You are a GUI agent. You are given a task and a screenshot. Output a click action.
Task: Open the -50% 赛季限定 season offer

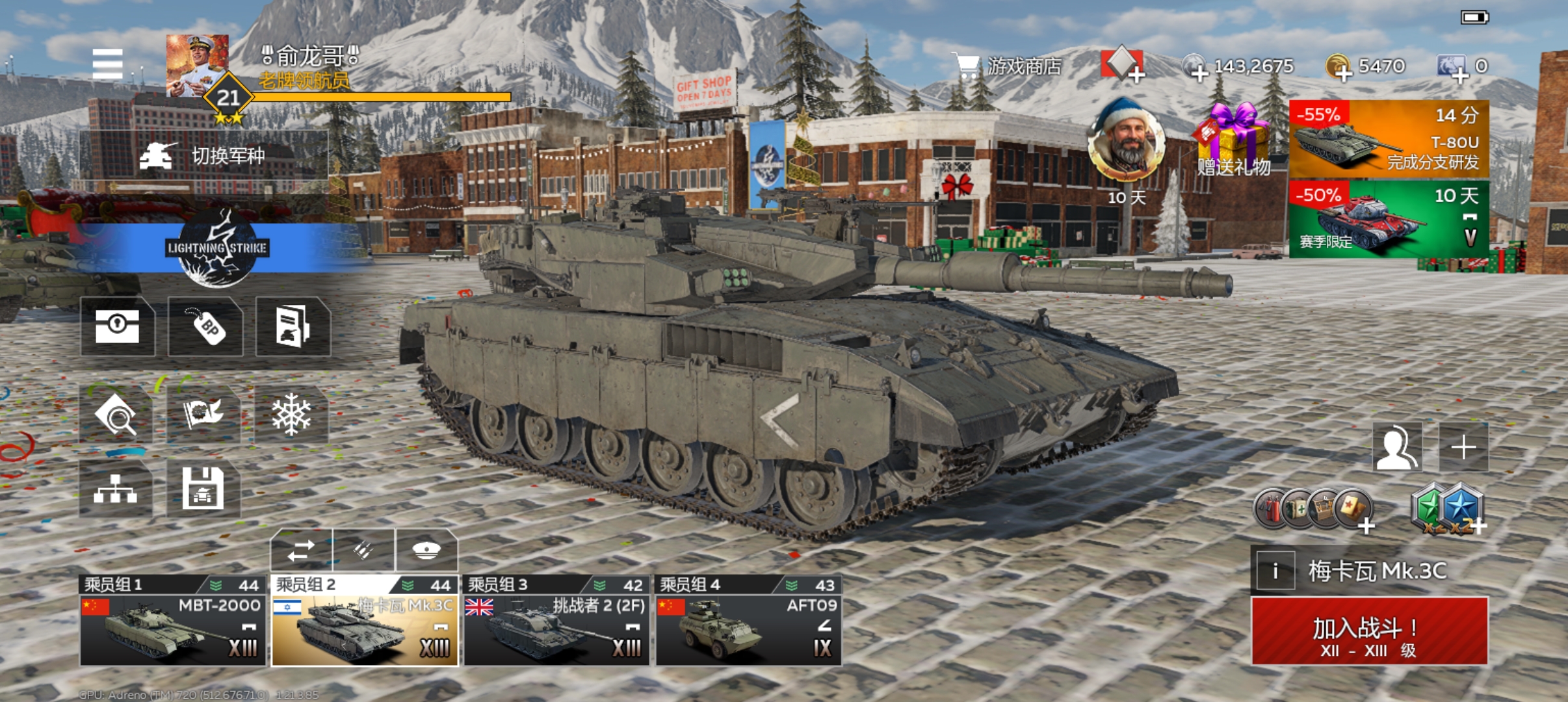[1388, 220]
